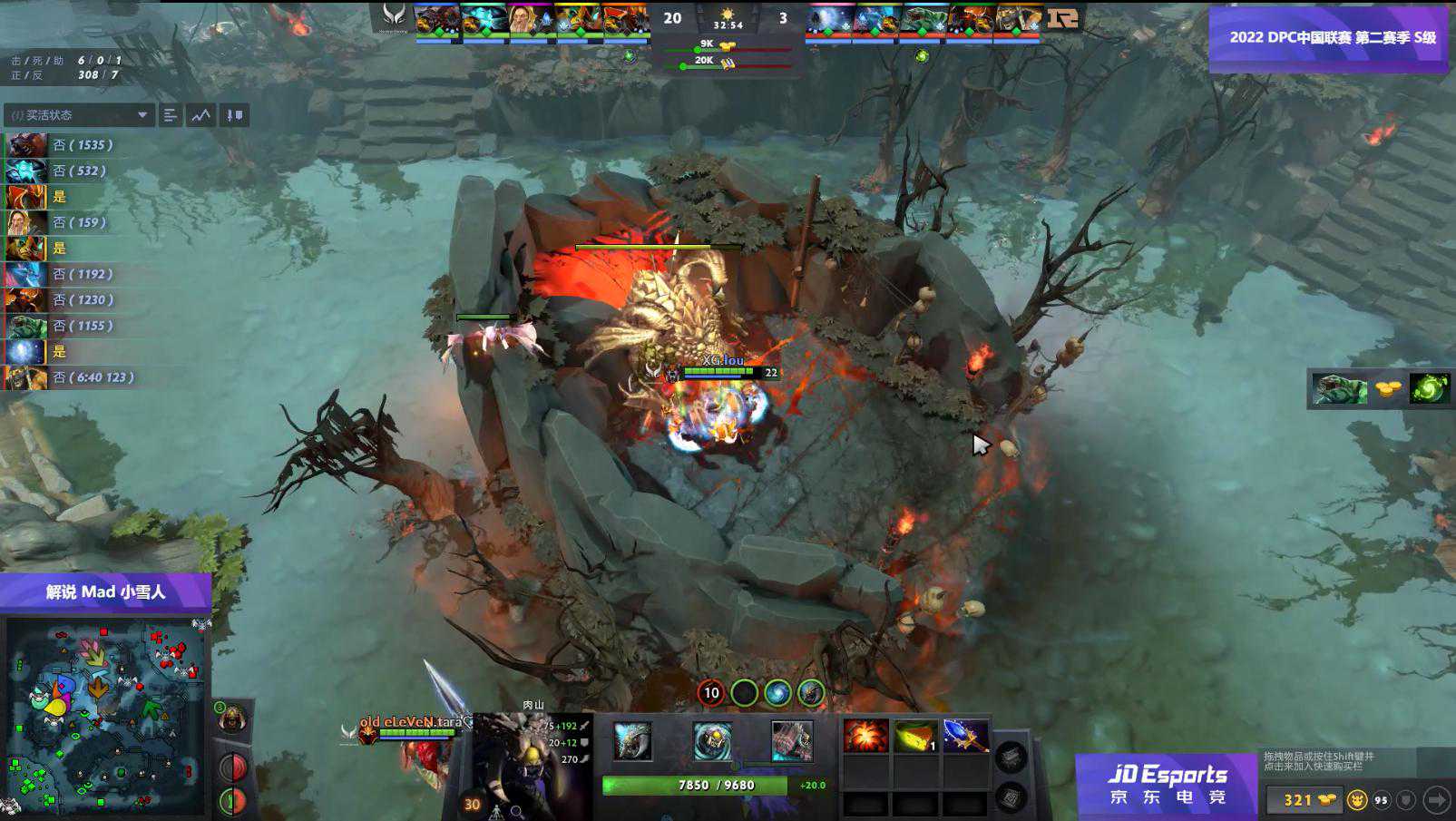Viewport: 1456px width, 821px height.
Task: Click the 321 gold shop button
Action: [x=1303, y=799]
